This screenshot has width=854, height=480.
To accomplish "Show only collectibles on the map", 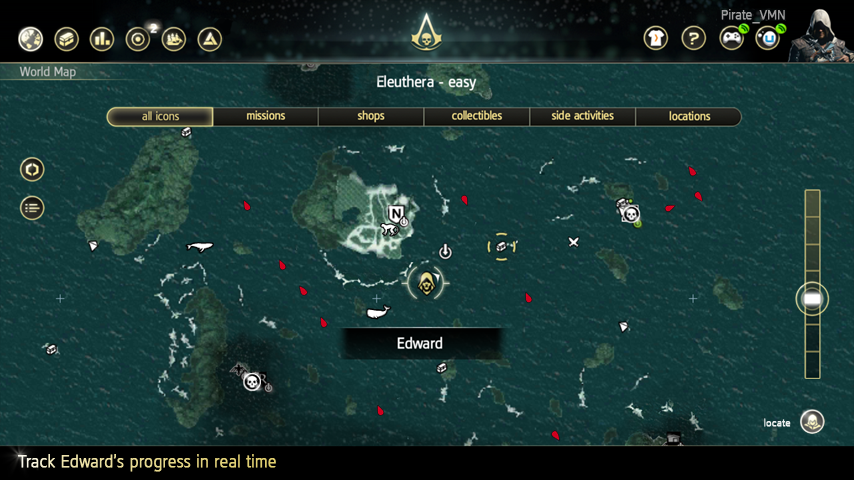I will click(x=477, y=116).
